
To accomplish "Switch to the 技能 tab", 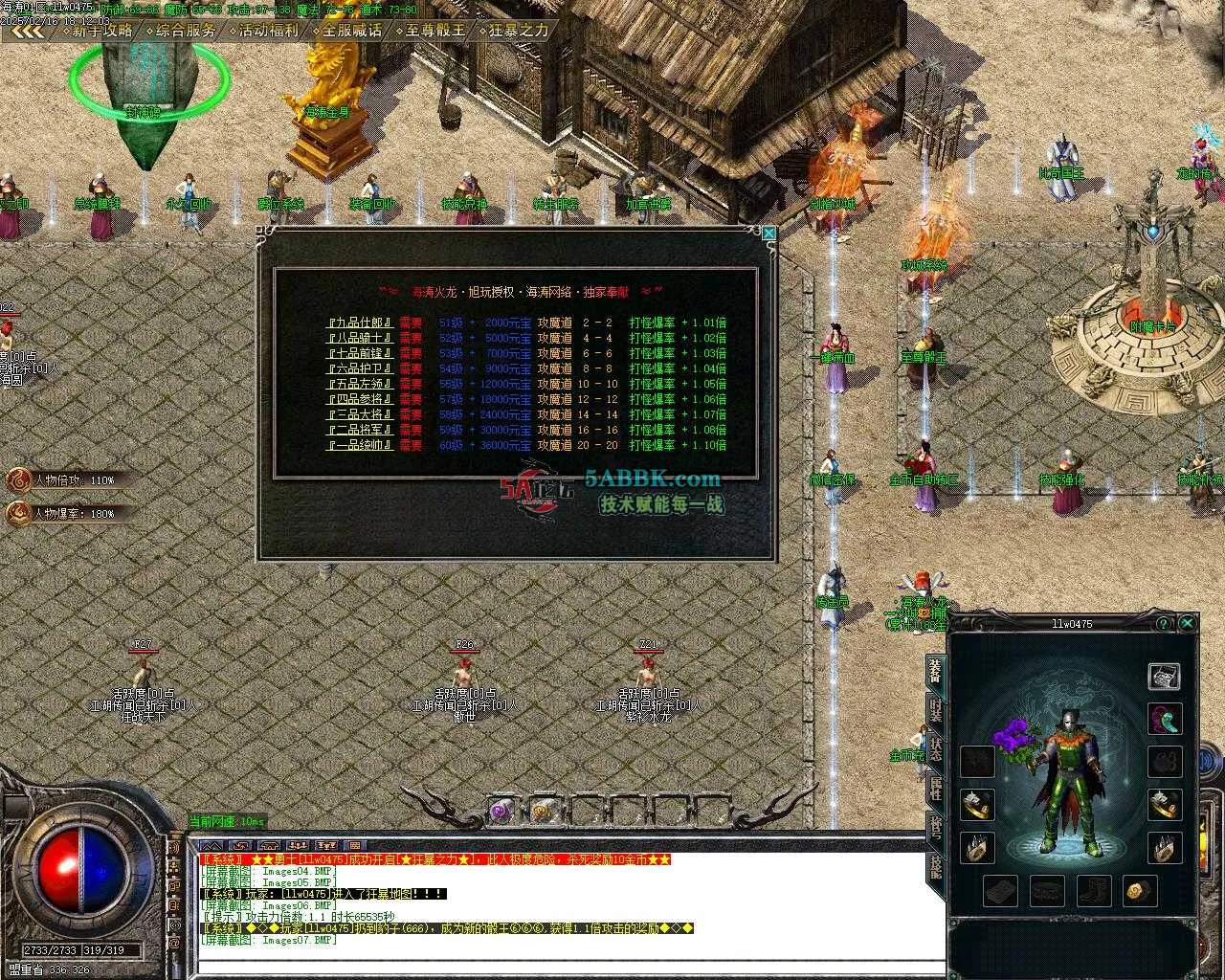I will tap(935, 866).
